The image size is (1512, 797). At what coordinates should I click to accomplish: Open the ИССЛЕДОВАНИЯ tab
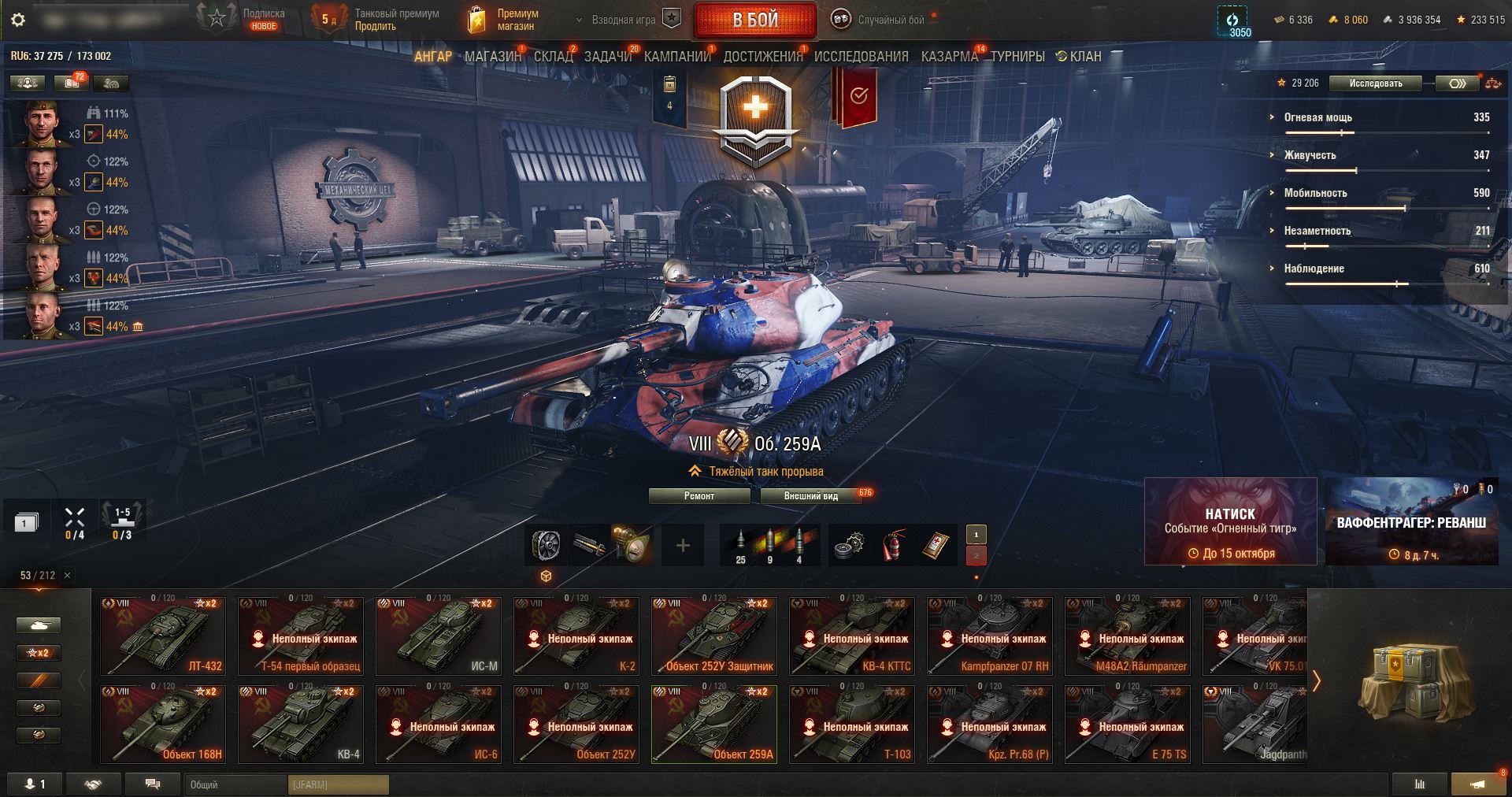click(861, 57)
